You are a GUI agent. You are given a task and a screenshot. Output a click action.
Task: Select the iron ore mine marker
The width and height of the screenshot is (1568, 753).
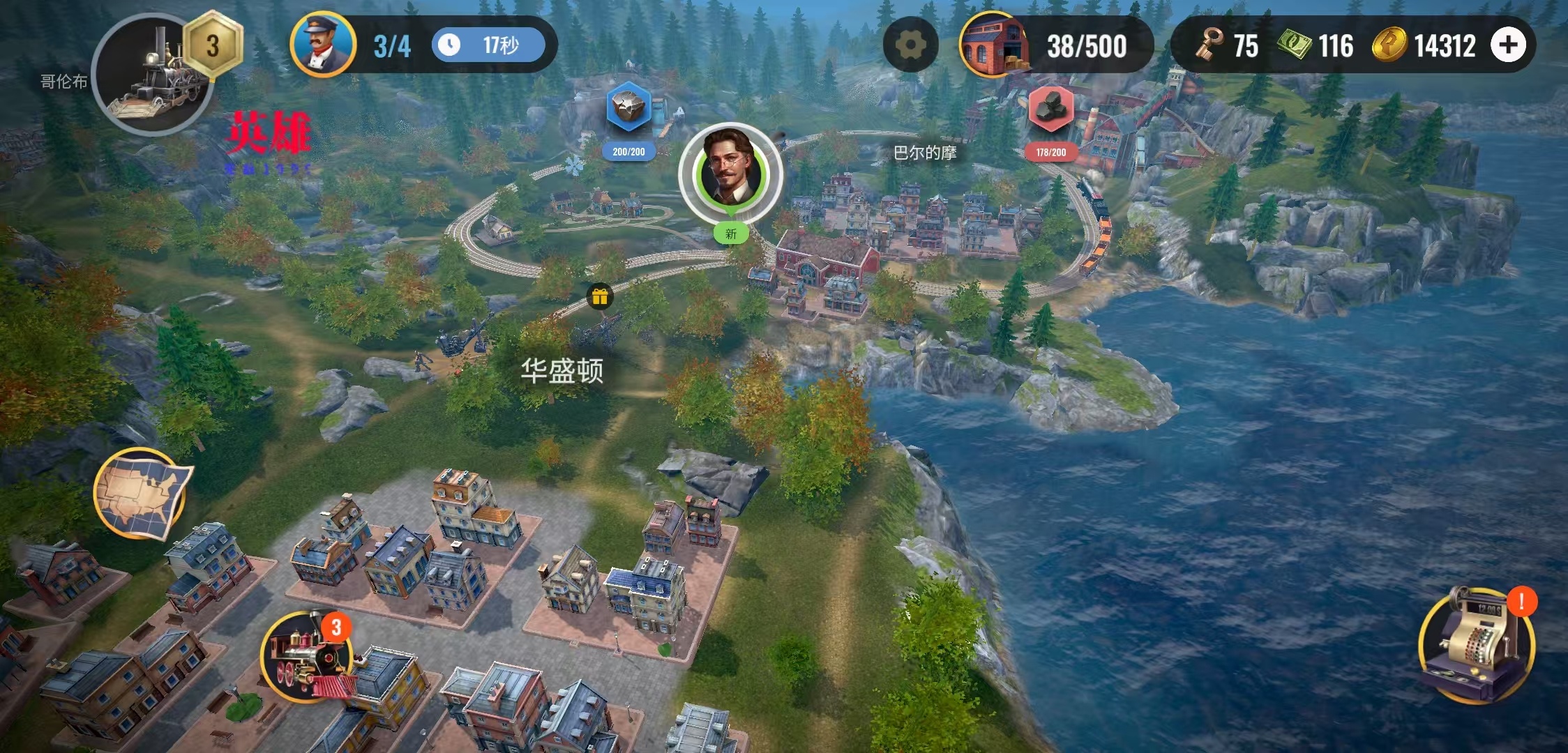(x=628, y=108)
